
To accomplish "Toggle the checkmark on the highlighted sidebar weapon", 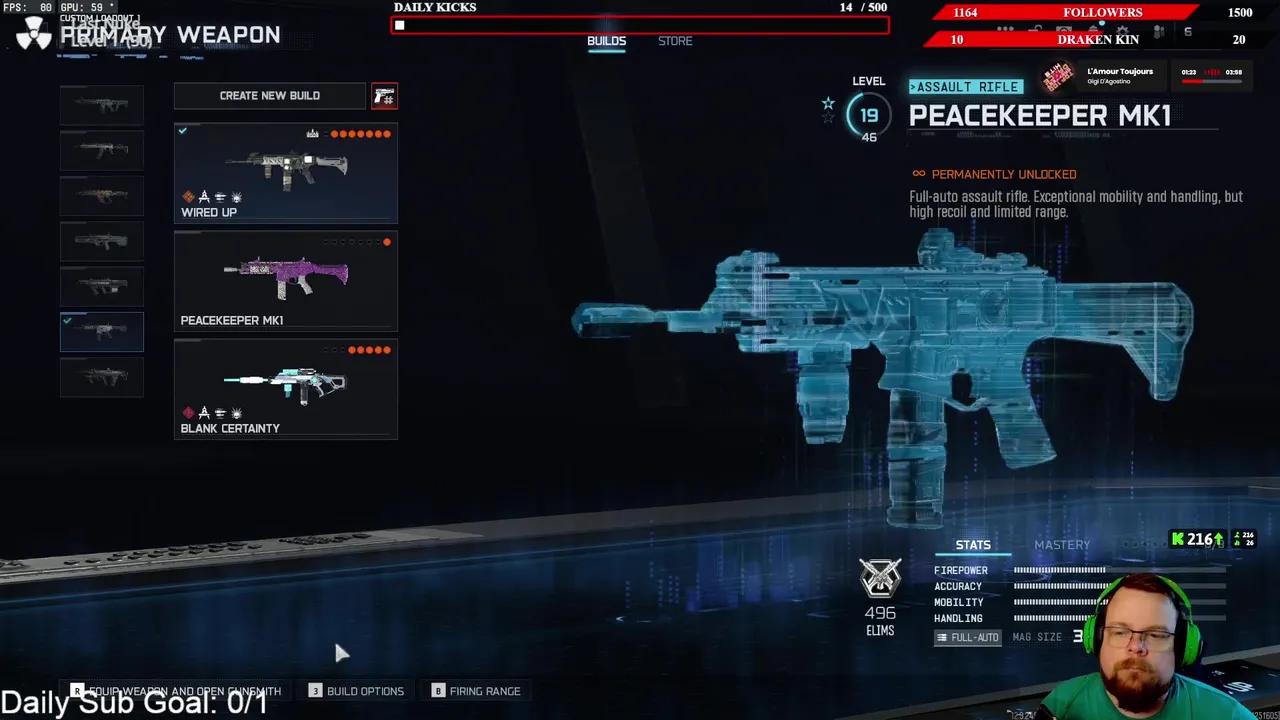I will coord(69,321).
